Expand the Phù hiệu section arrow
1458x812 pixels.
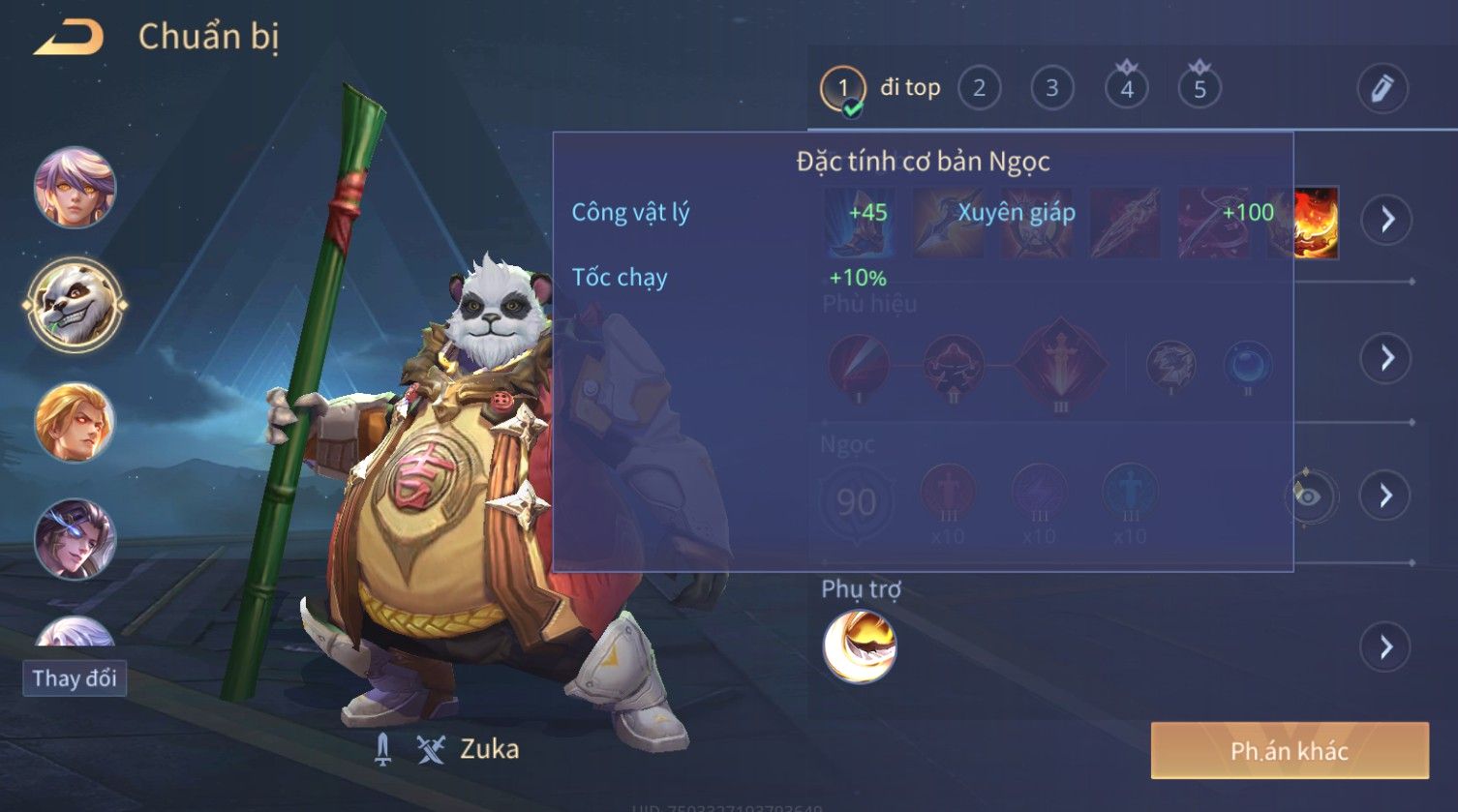(x=1386, y=358)
